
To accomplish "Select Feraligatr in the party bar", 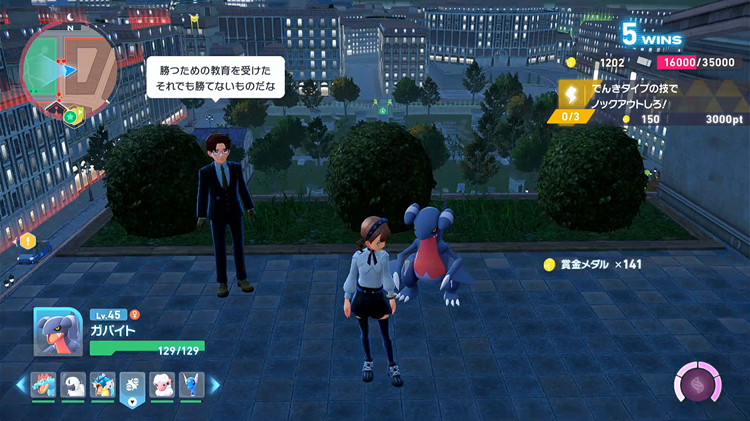I will click(x=45, y=384).
